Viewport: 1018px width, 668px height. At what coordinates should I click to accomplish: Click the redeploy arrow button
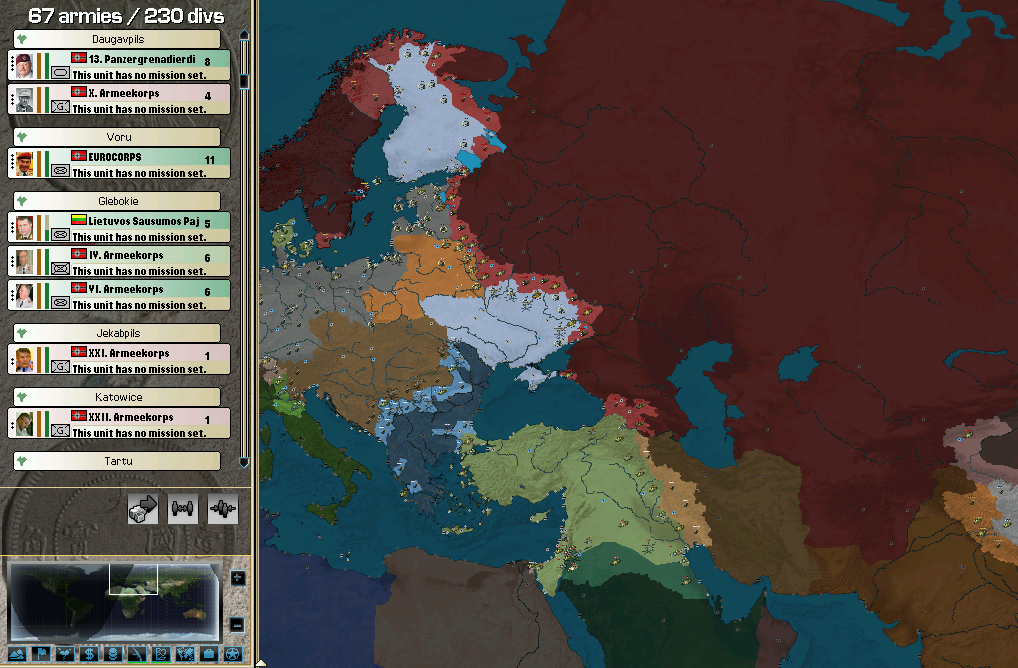coord(143,509)
